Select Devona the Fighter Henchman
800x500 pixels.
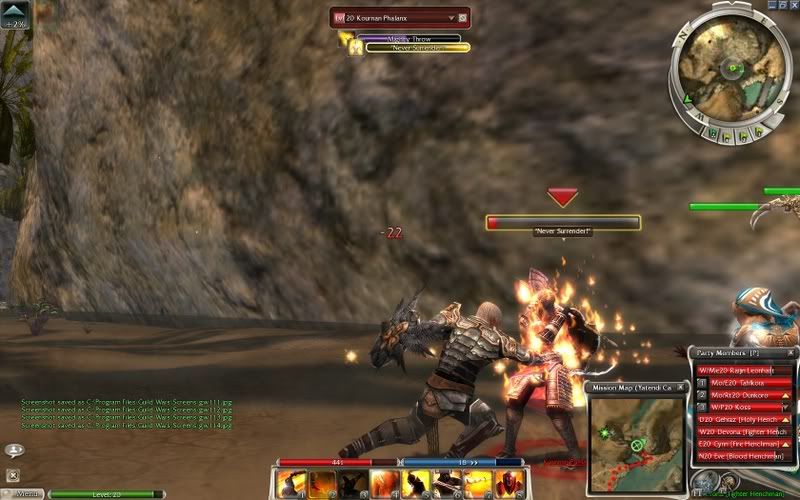(742, 432)
